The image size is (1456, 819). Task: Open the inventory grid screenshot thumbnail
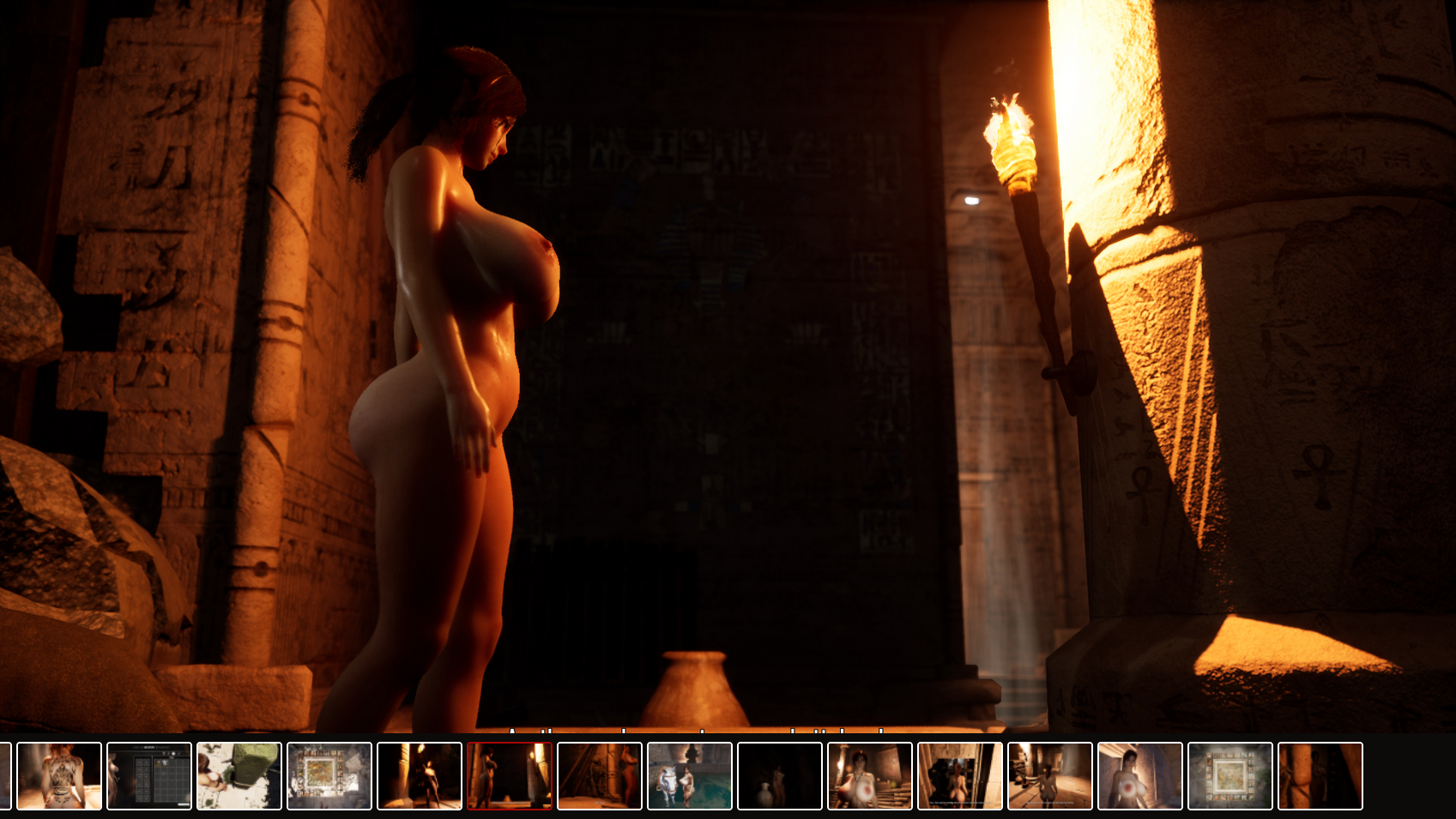149,776
